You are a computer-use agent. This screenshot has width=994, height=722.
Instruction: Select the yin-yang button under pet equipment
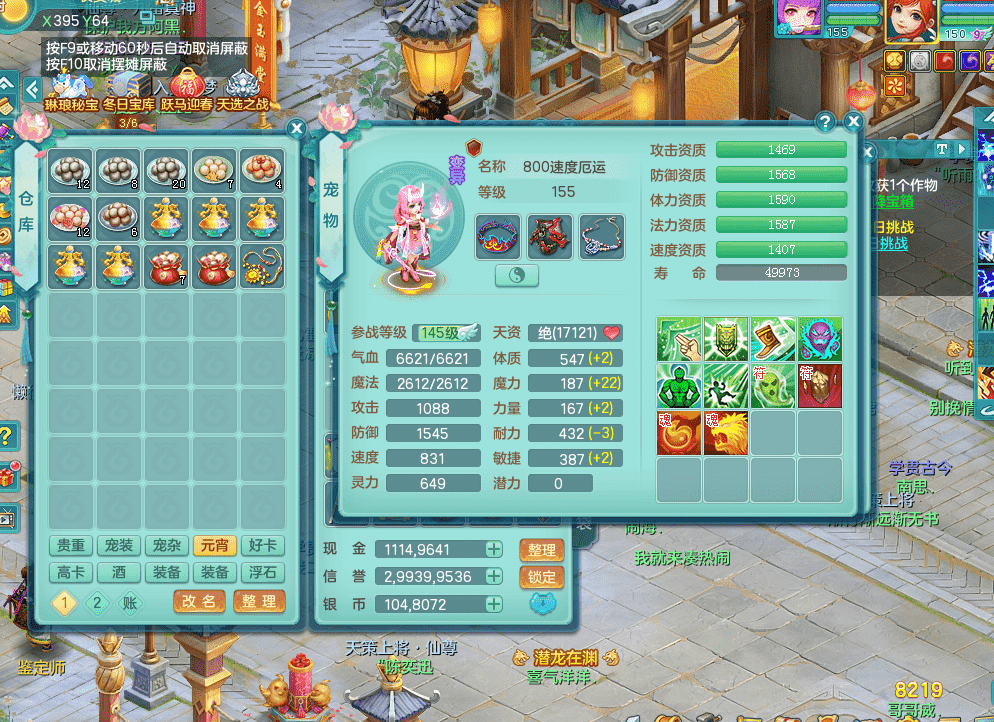coord(517,276)
